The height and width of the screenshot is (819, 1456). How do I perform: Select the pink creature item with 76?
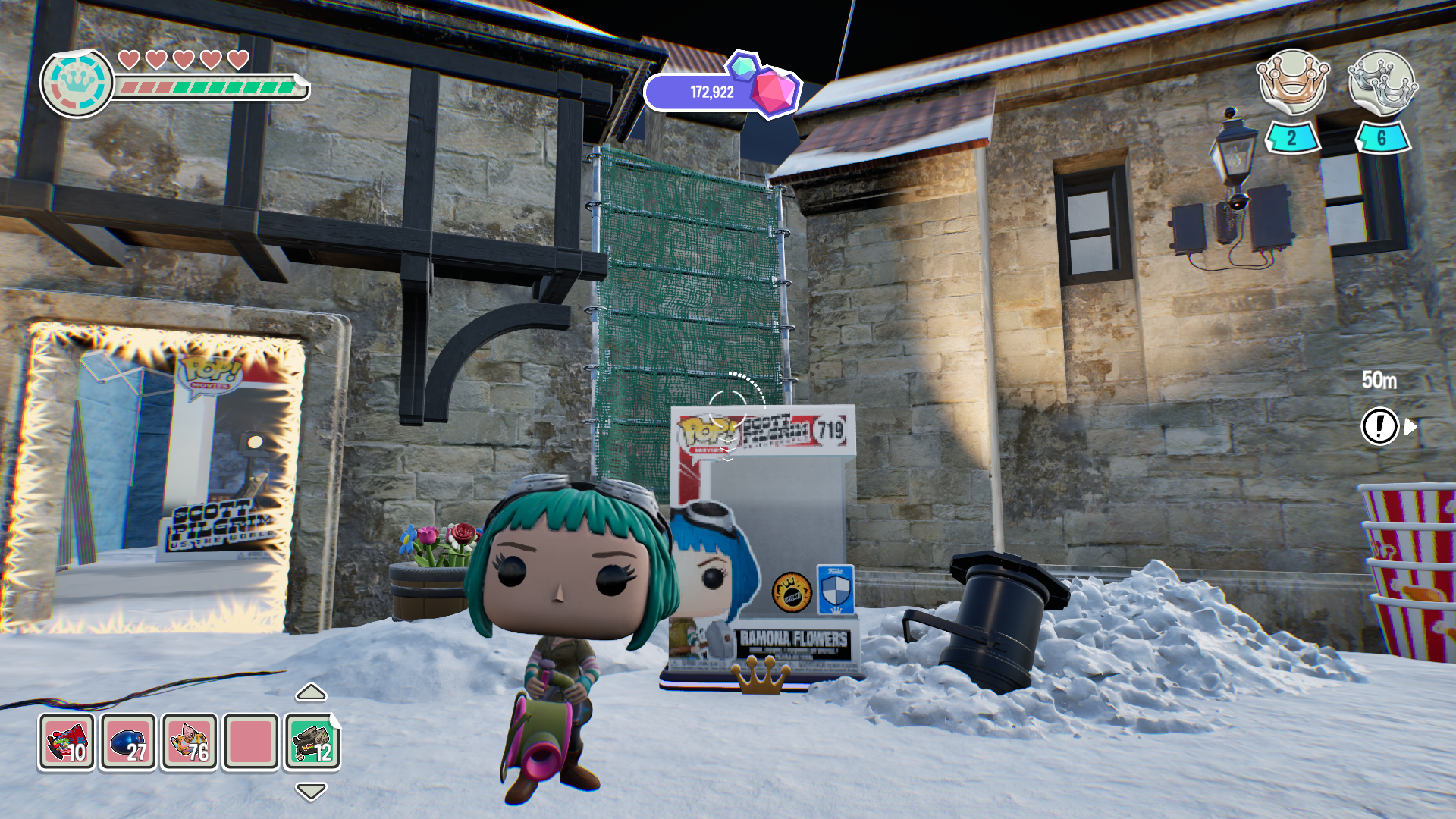(x=190, y=742)
